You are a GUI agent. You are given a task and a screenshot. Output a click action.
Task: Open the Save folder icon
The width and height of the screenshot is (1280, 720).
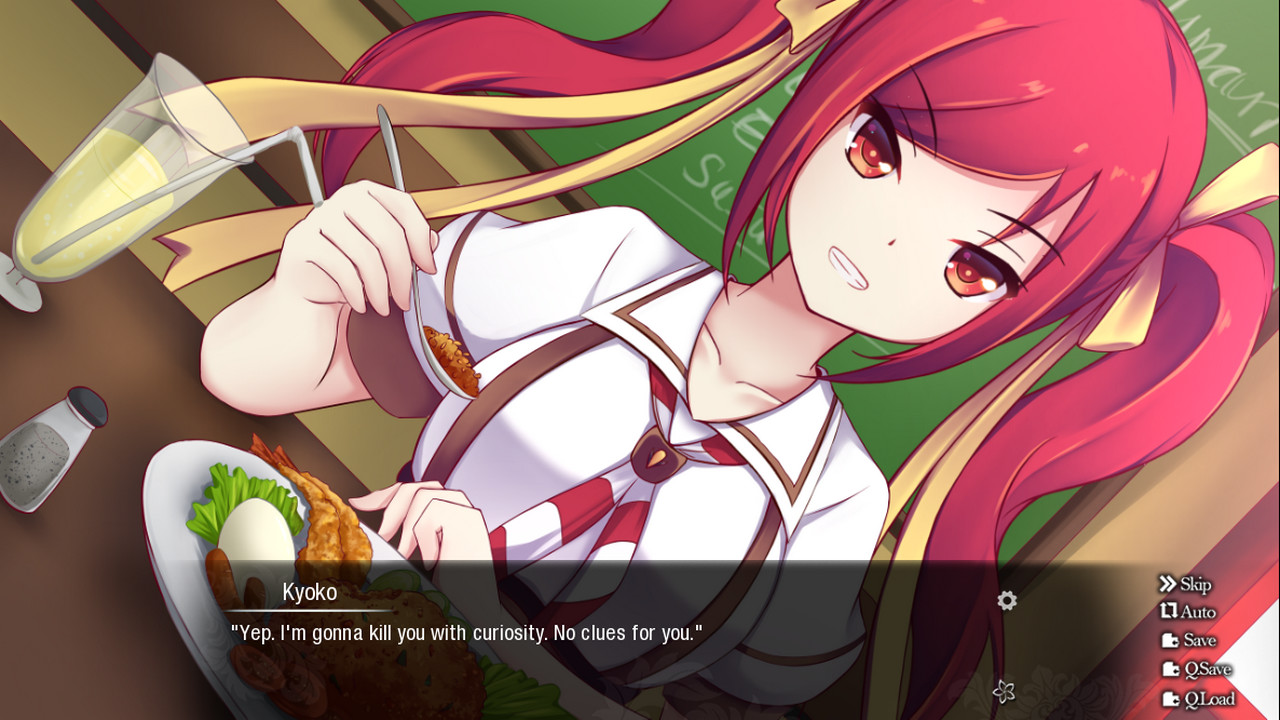[x=1170, y=641]
